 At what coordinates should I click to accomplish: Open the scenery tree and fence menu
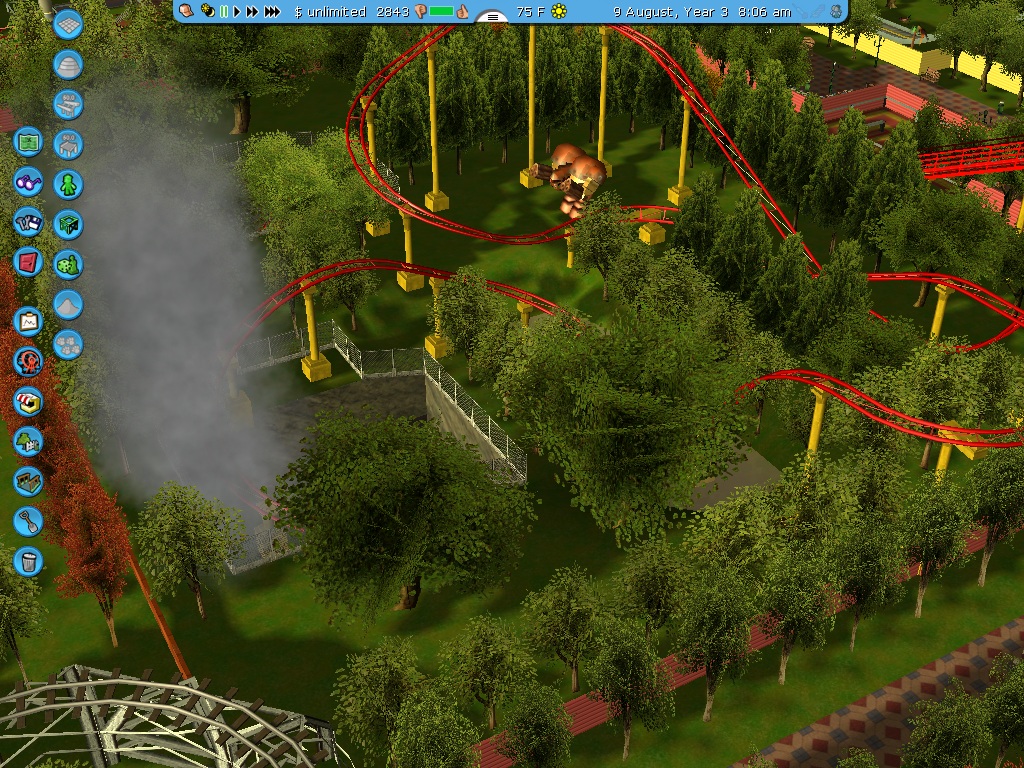[28, 441]
